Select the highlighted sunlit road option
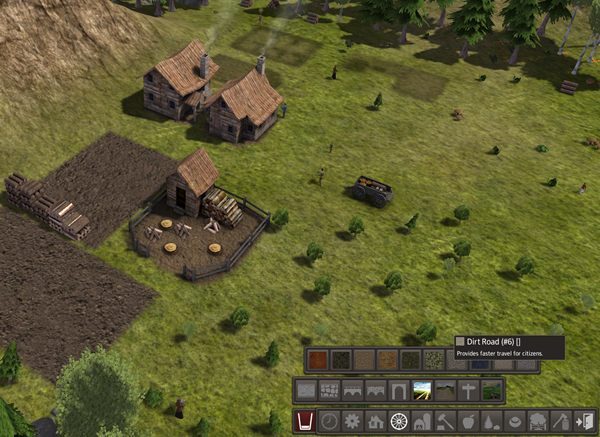 click(422, 390)
